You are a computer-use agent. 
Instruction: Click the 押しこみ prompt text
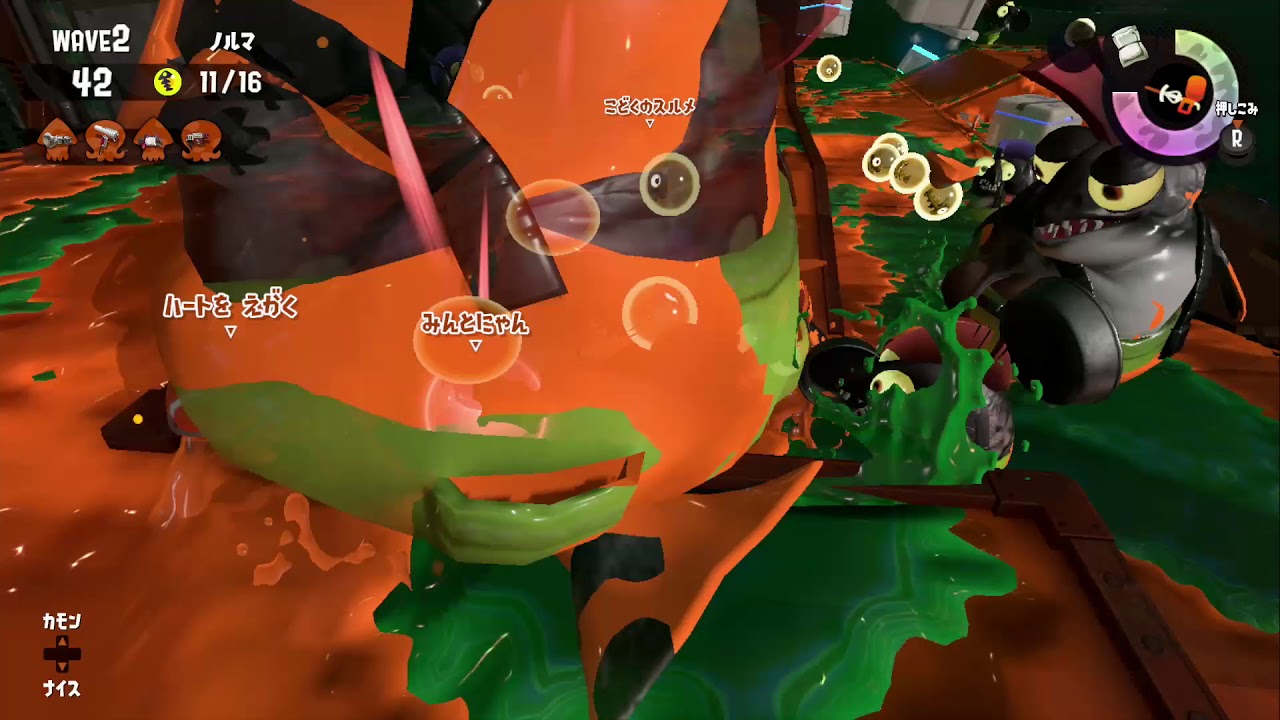coord(1235,108)
